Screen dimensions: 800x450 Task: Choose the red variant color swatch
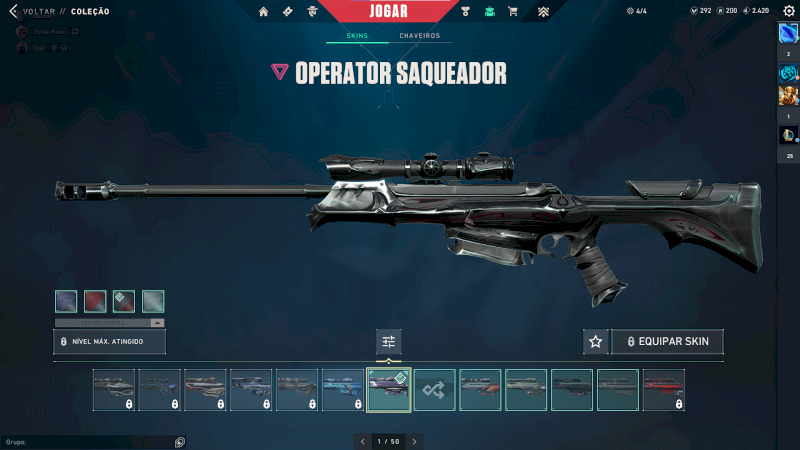[x=95, y=301]
